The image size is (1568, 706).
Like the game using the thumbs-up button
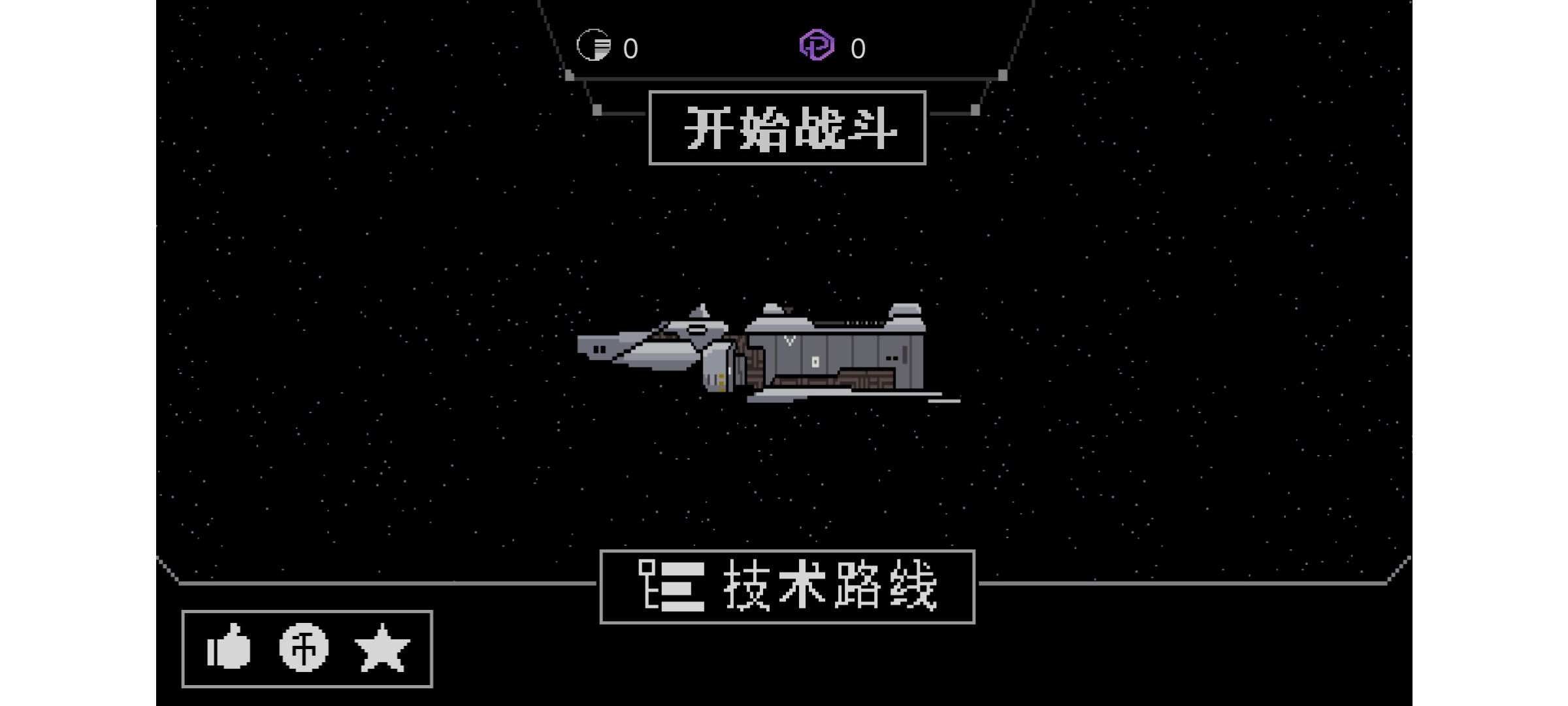[228, 647]
